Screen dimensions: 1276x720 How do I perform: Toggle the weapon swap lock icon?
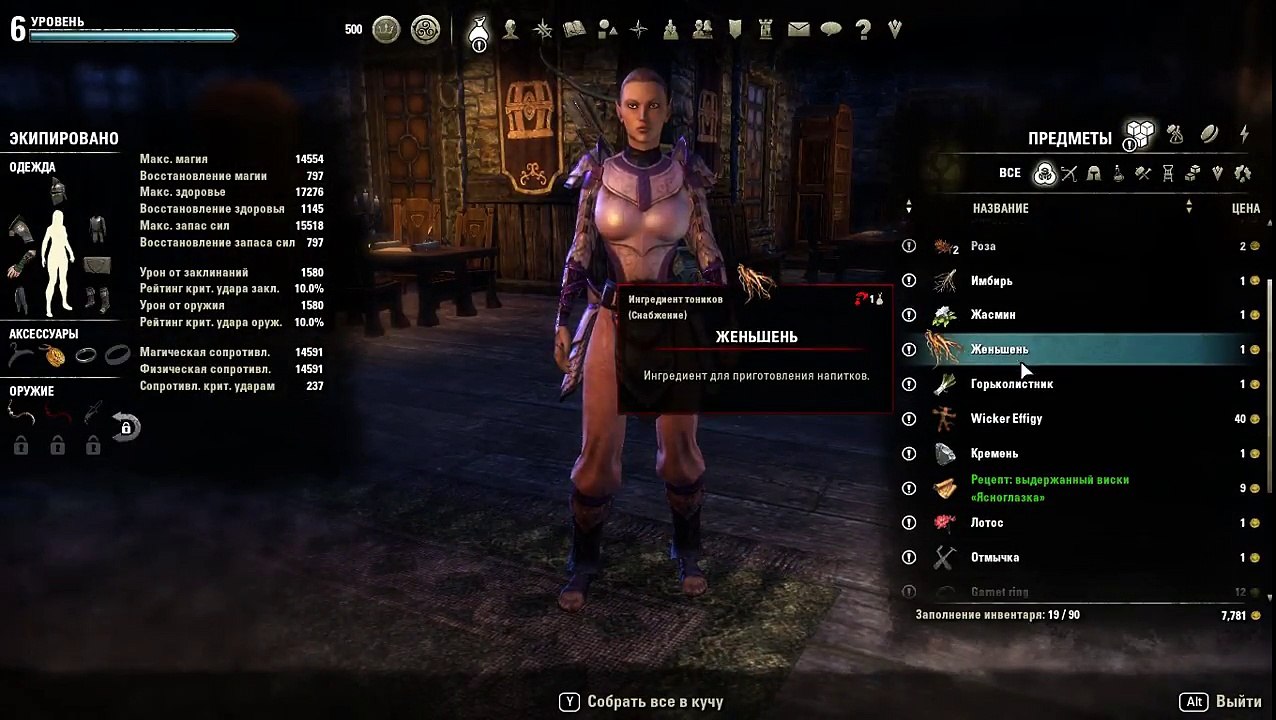point(126,427)
